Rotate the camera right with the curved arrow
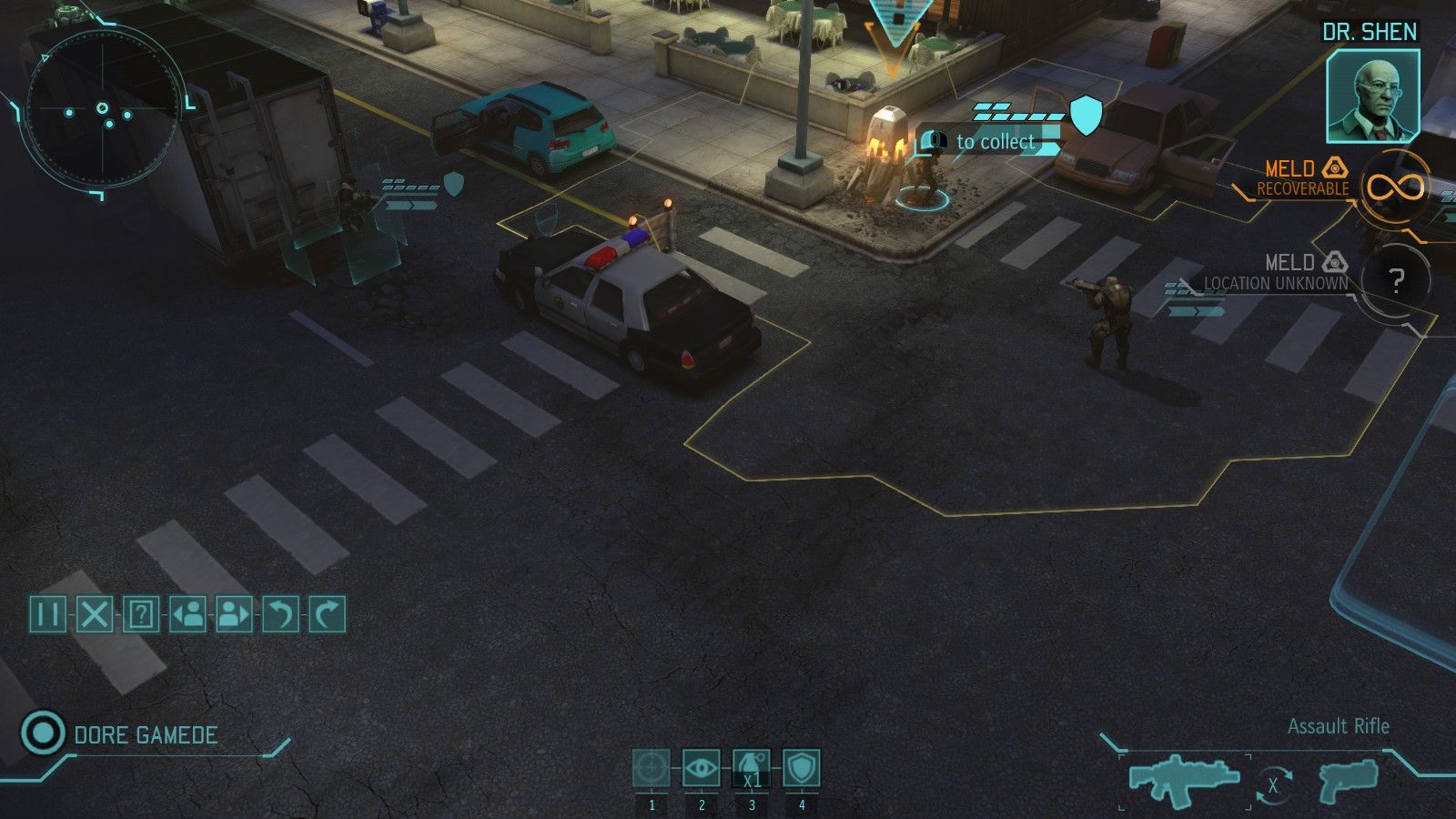1456x819 pixels. [324, 613]
